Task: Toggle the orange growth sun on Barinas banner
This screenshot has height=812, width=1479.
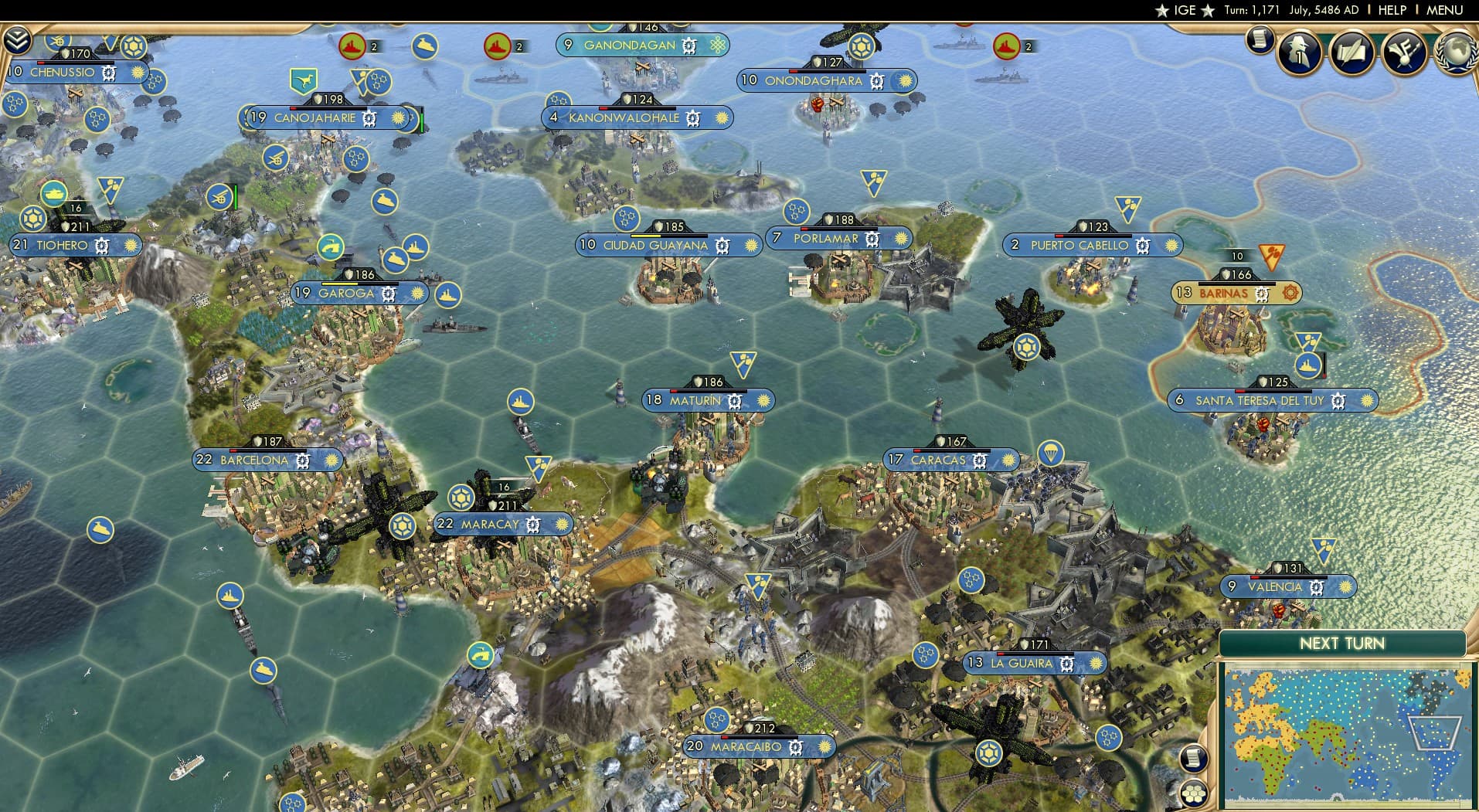Action: (1291, 294)
